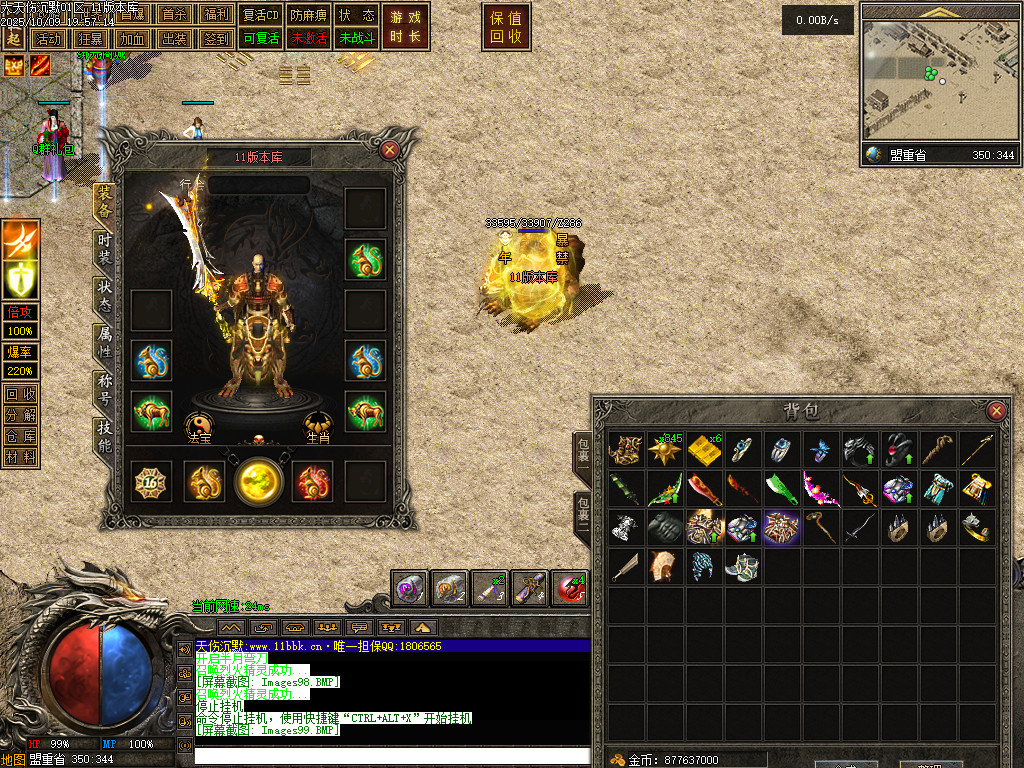Activate the 狂暴 berserk button
Viewport: 1024px width, 768px height.
tap(91, 39)
